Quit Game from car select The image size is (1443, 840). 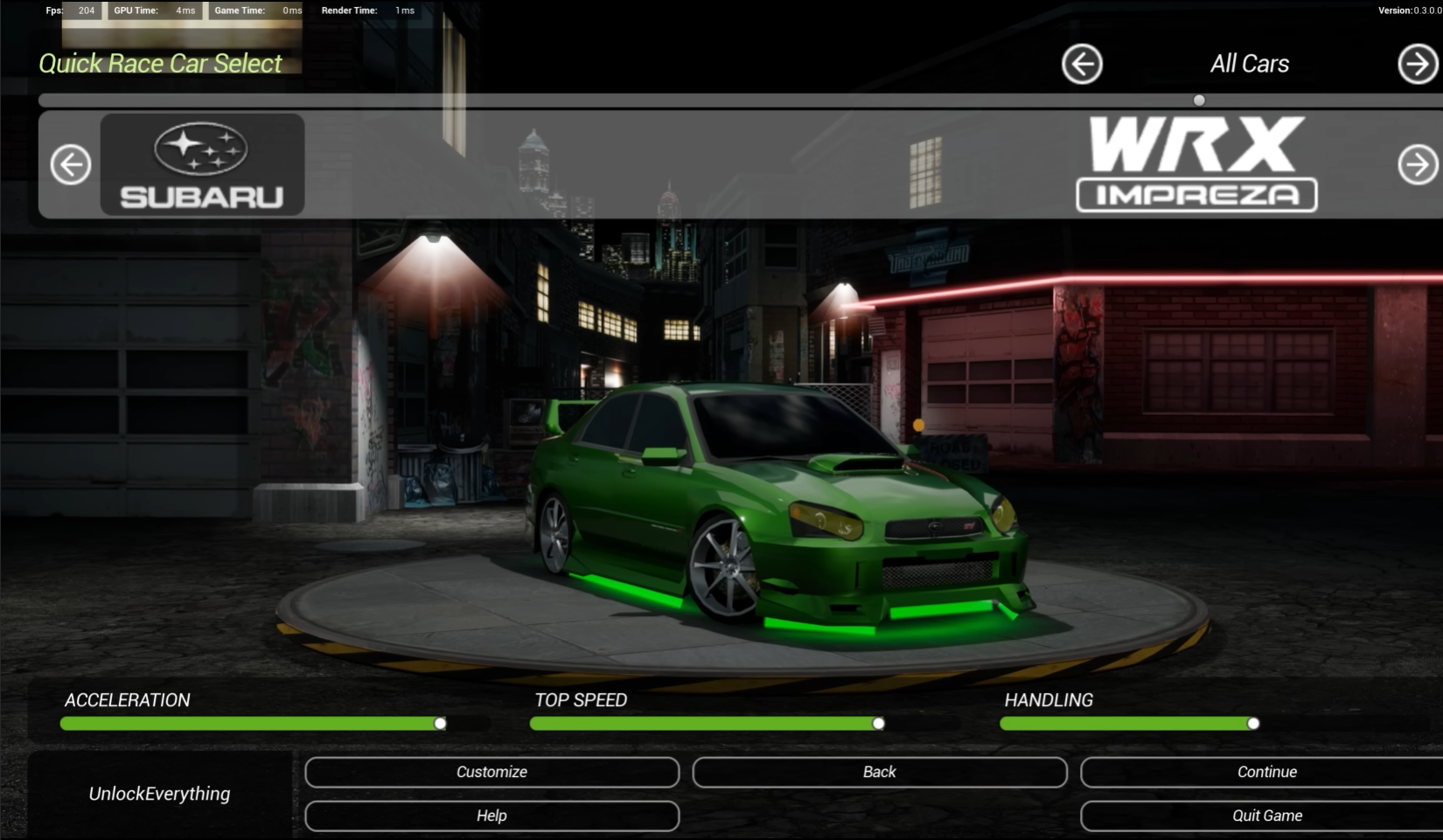coord(1265,816)
